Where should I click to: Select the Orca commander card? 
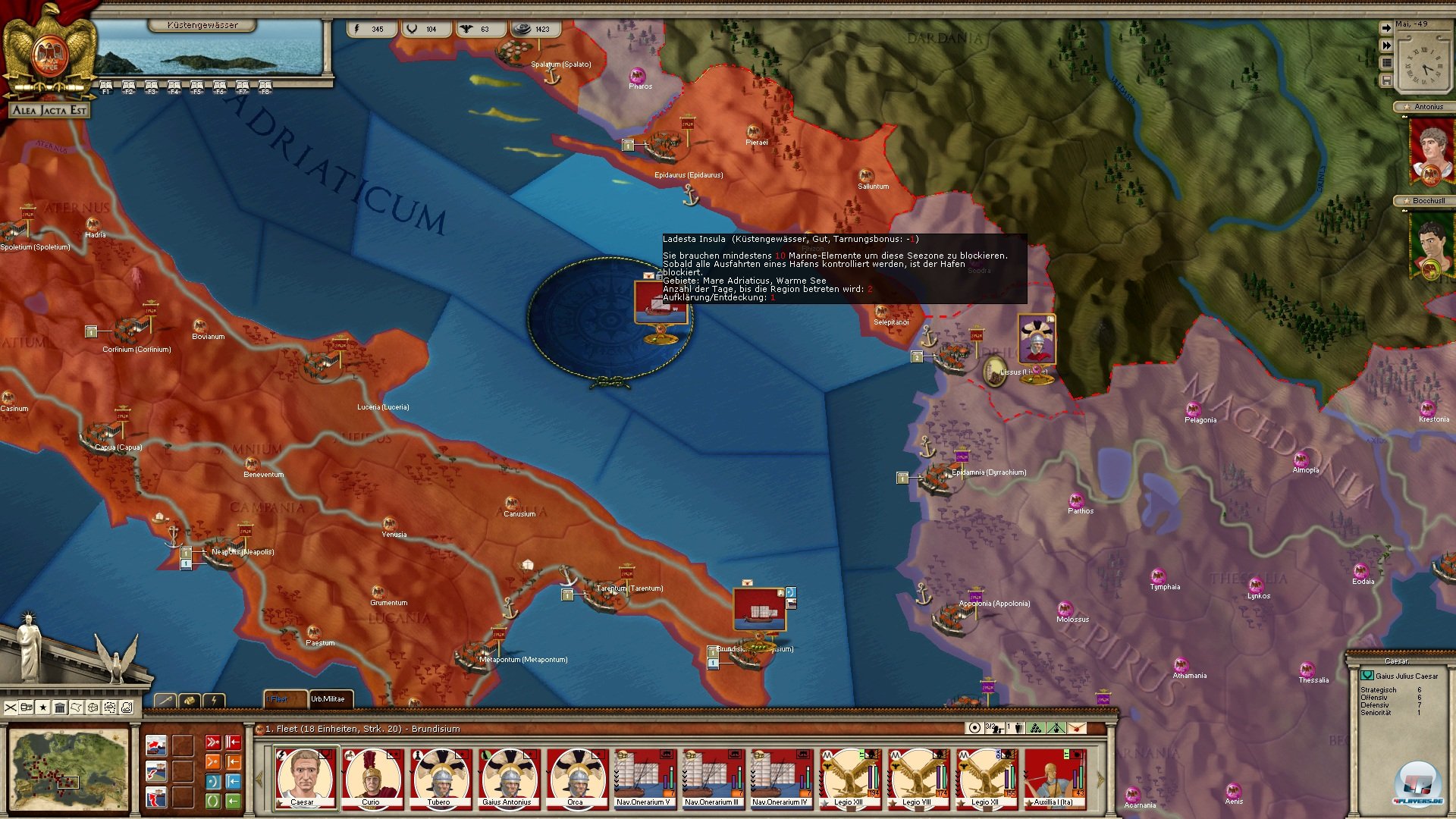576,777
